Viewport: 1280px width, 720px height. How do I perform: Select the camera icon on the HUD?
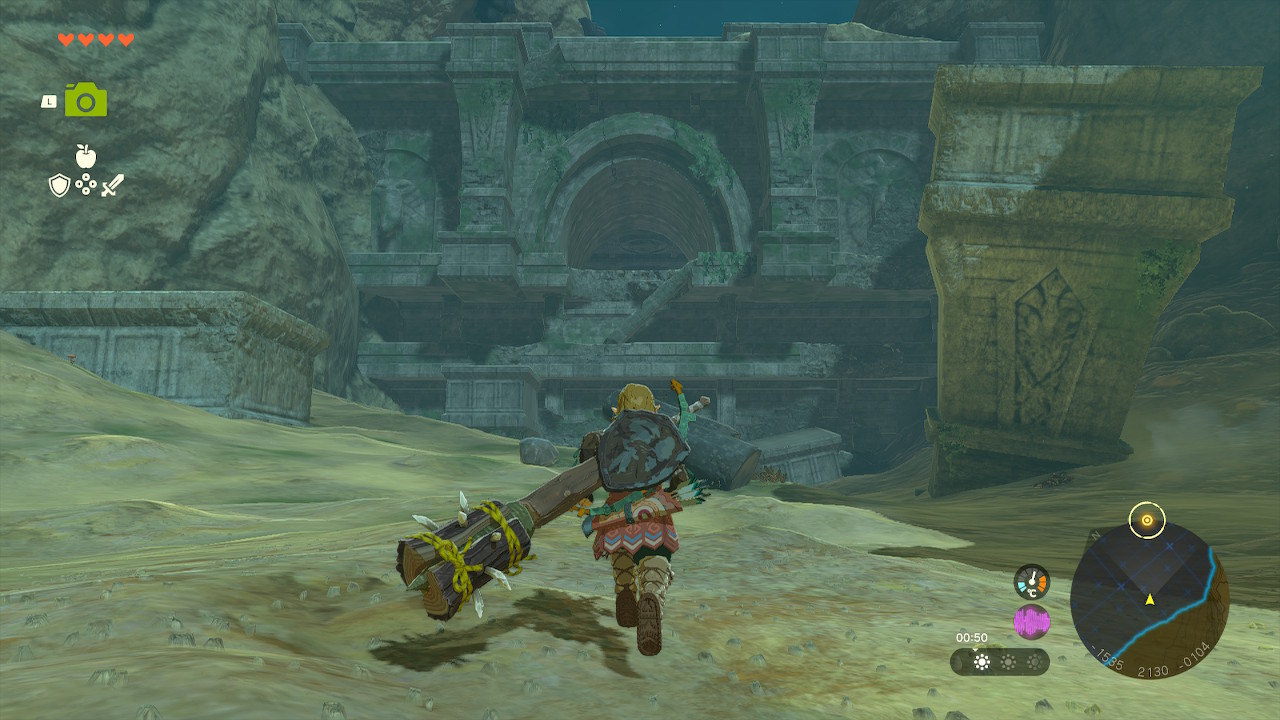click(85, 99)
